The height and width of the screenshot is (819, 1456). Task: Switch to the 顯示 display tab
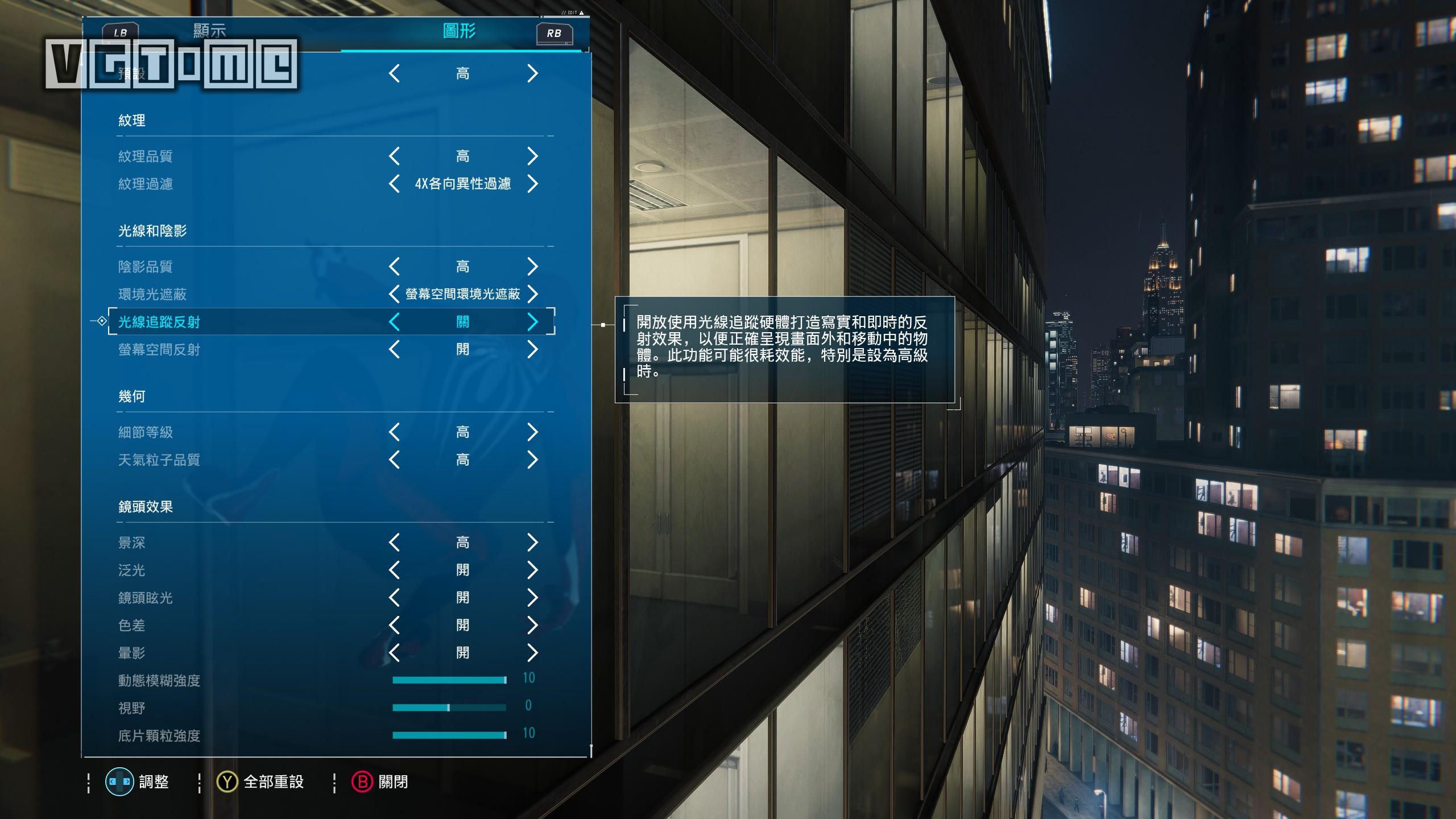click(x=209, y=31)
